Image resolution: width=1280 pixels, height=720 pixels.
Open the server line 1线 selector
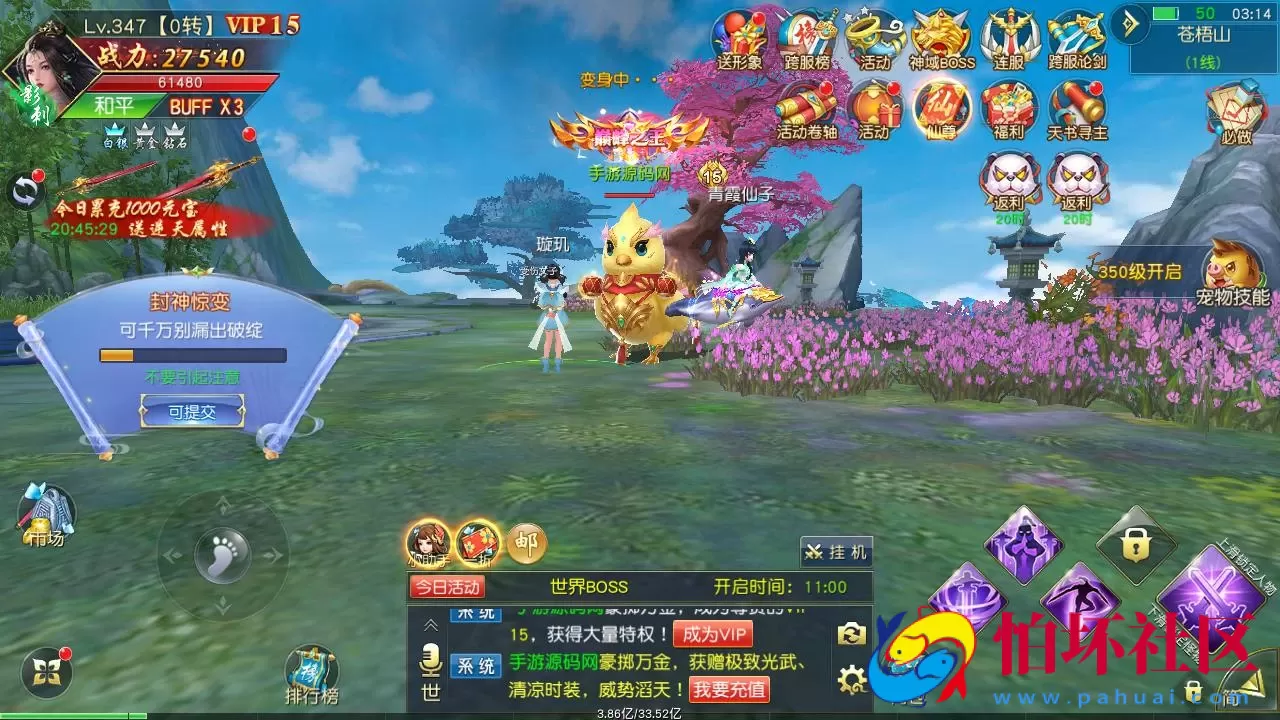coord(1201,62)
